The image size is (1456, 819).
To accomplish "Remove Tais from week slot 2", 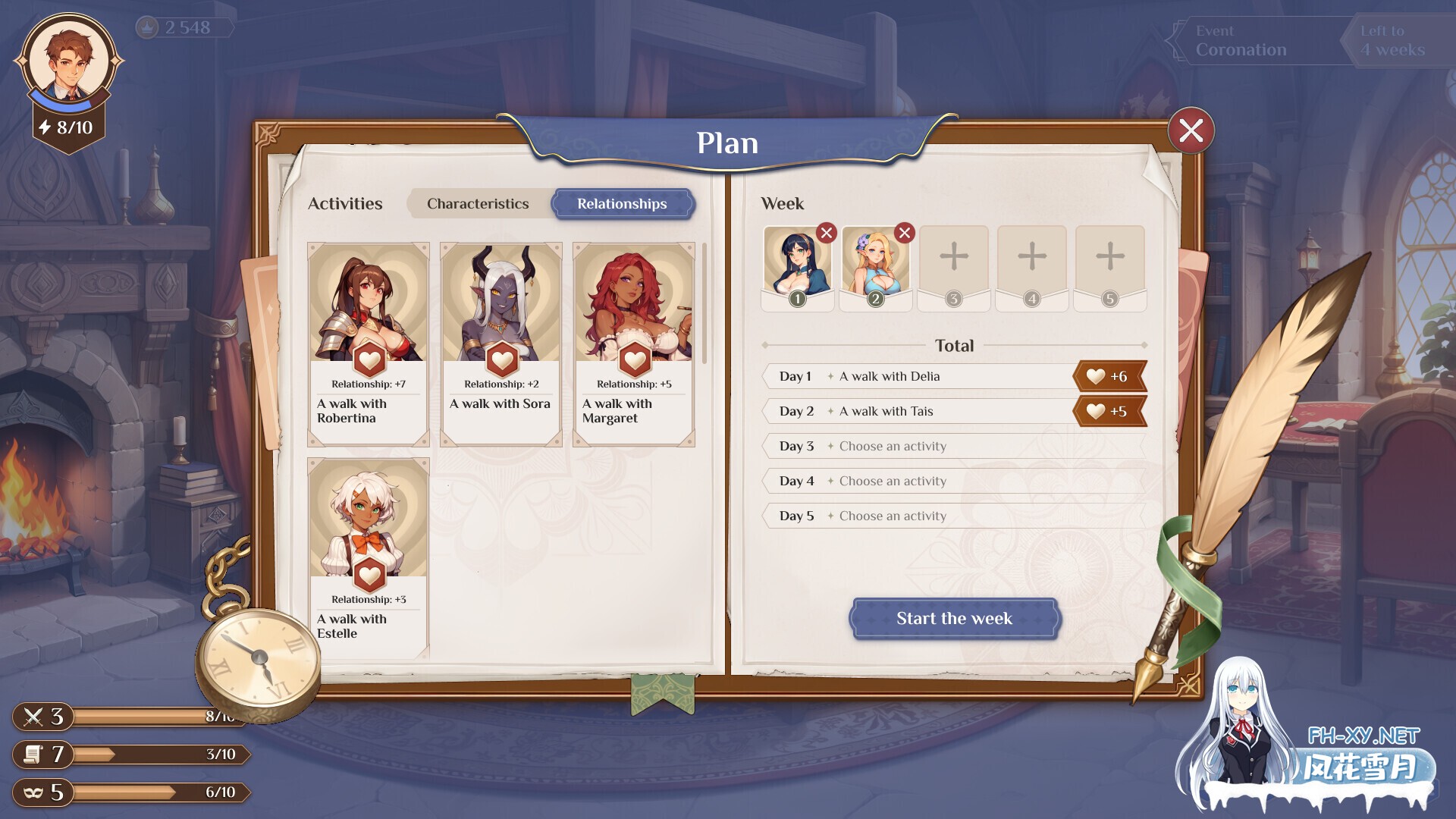I will pos(904,233).
